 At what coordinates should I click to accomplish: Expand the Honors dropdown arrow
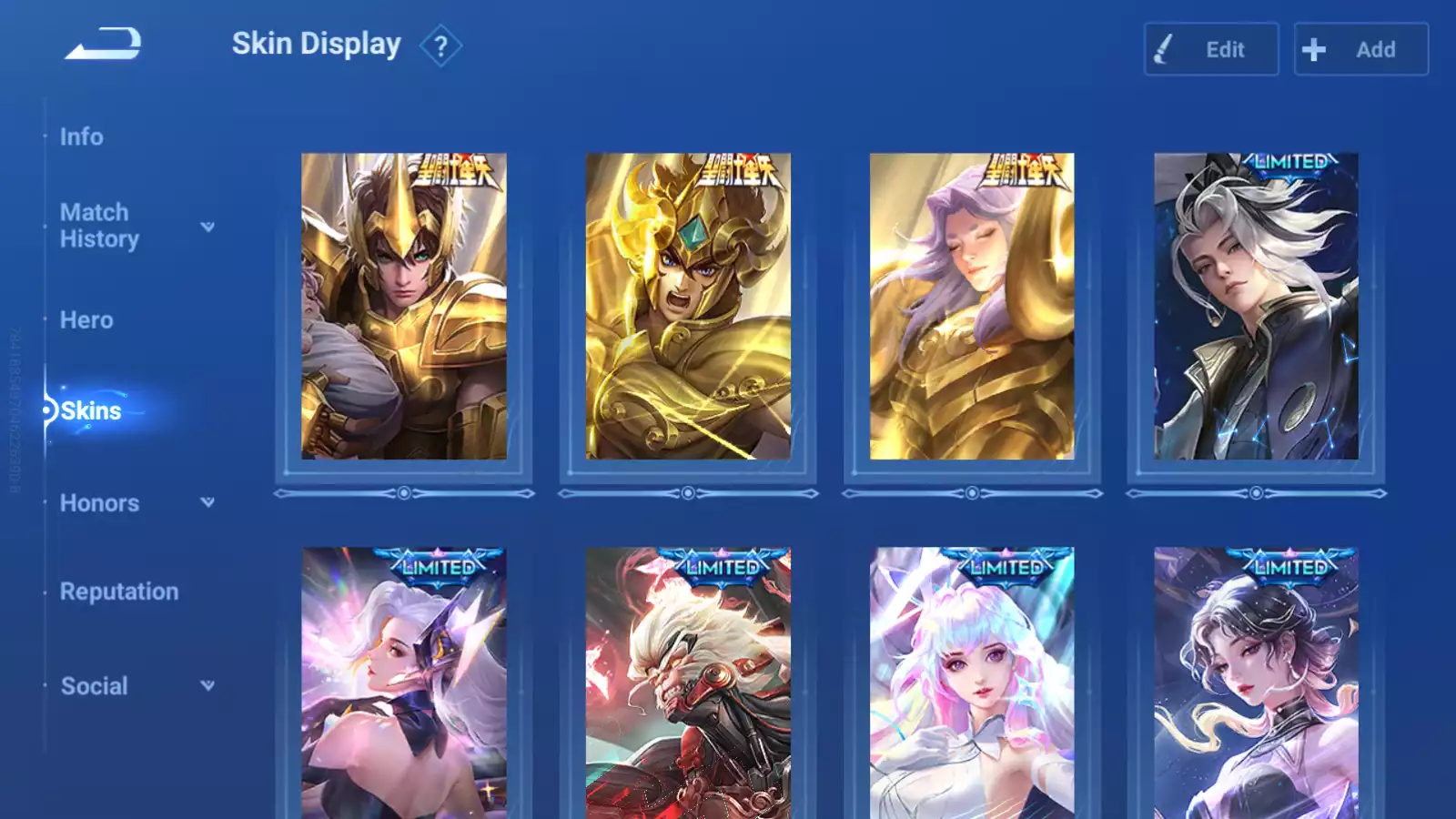207,502
